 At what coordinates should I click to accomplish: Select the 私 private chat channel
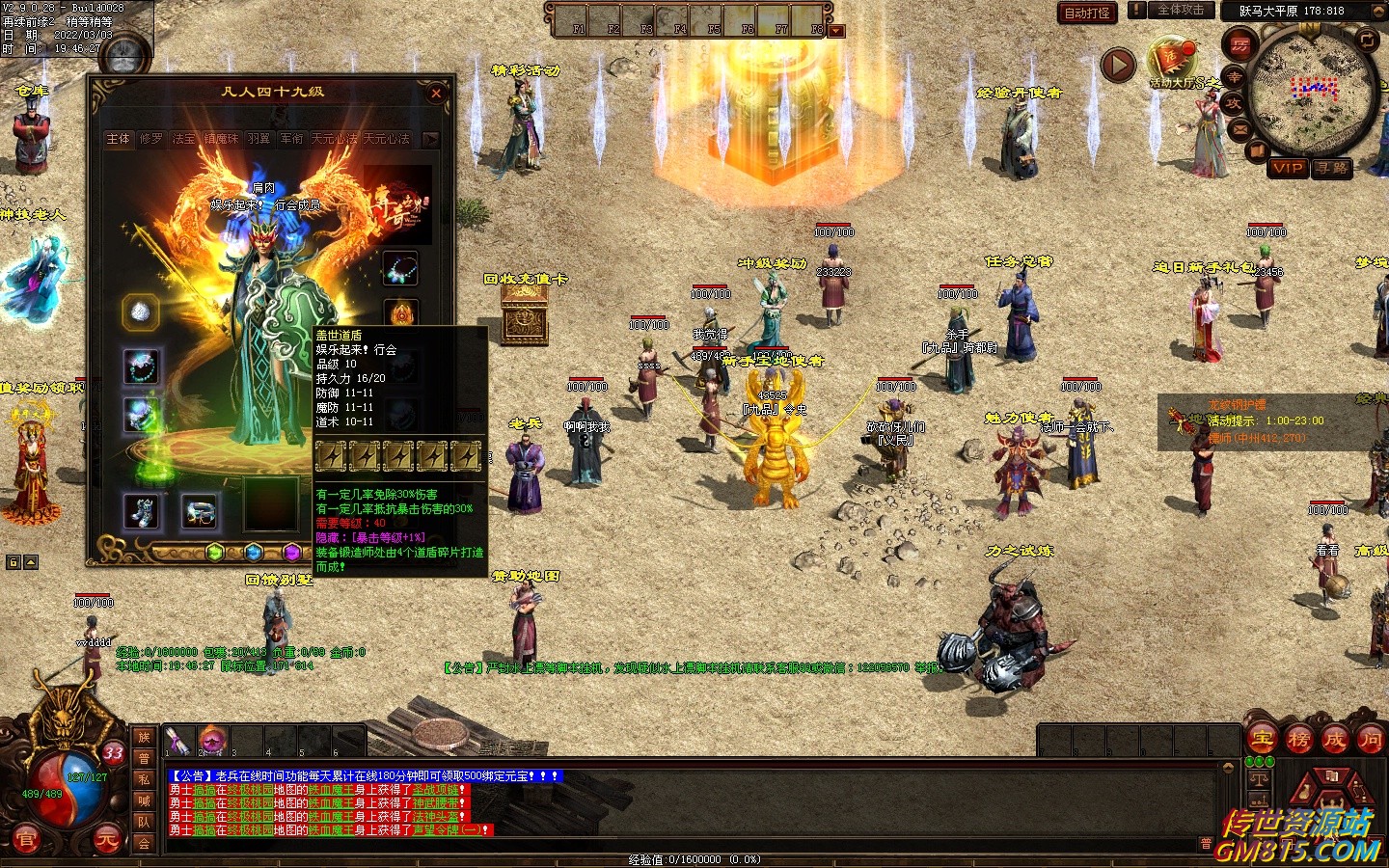click(x=144, y=779)
